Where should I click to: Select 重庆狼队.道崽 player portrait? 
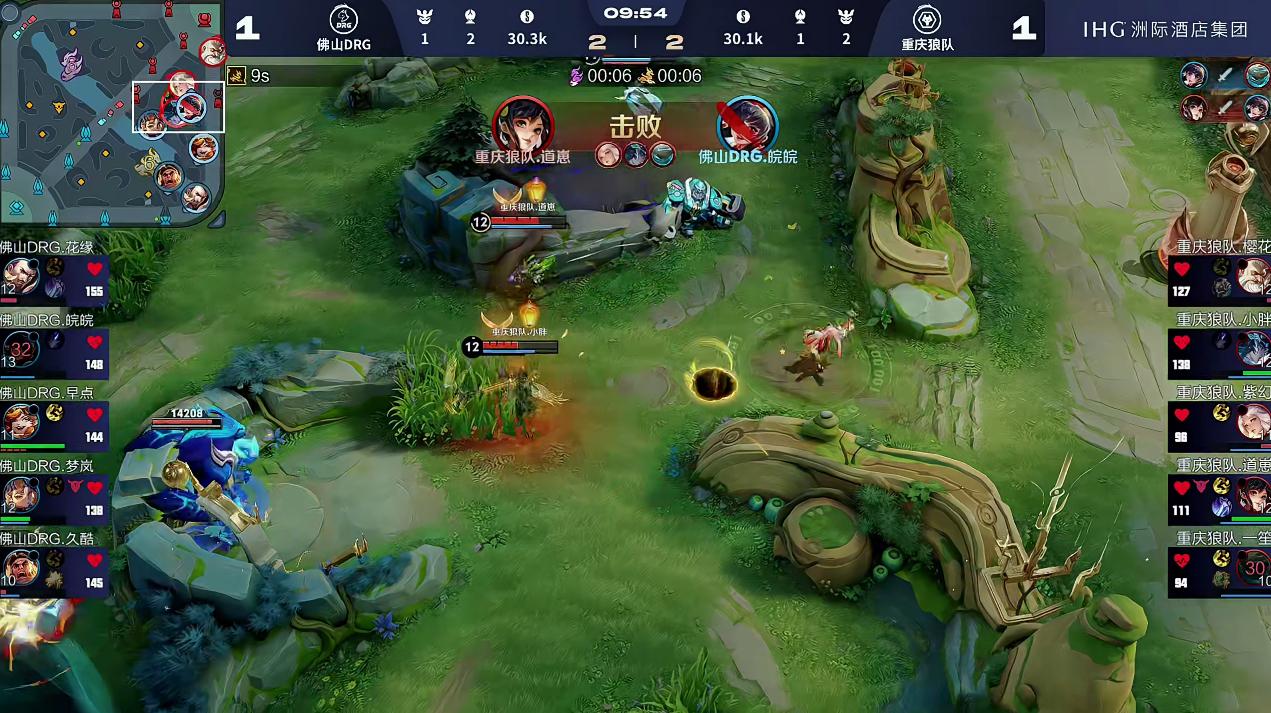coord(1253,495)
